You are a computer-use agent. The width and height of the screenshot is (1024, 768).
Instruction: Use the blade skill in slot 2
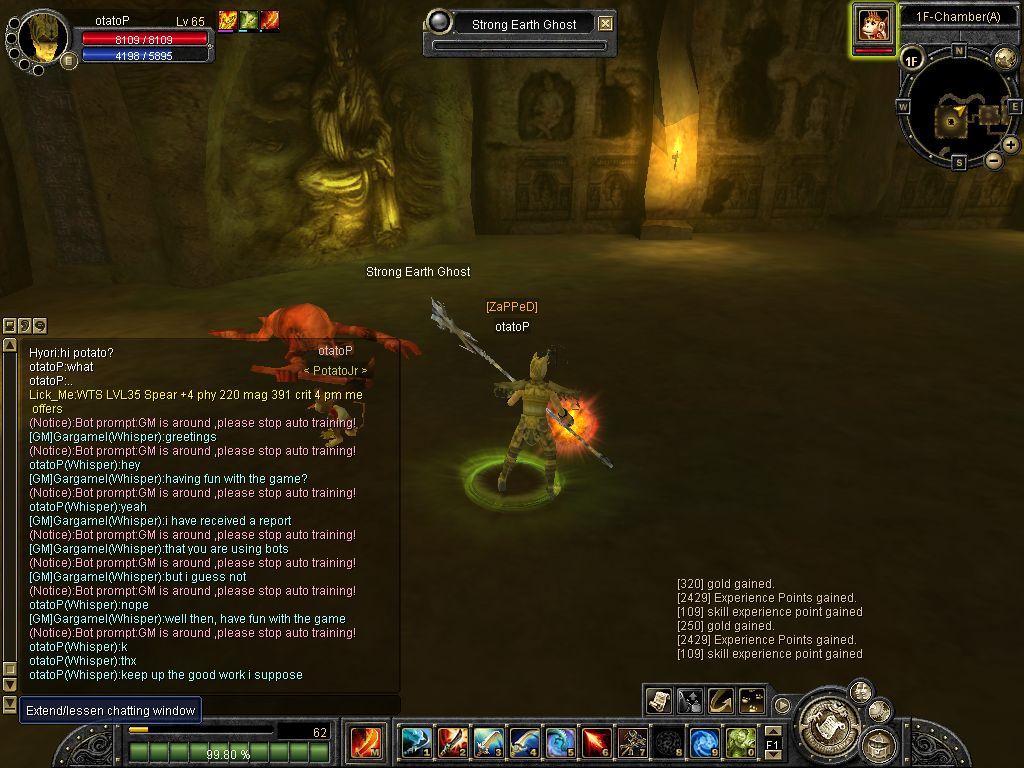click(x=452, y=742)
